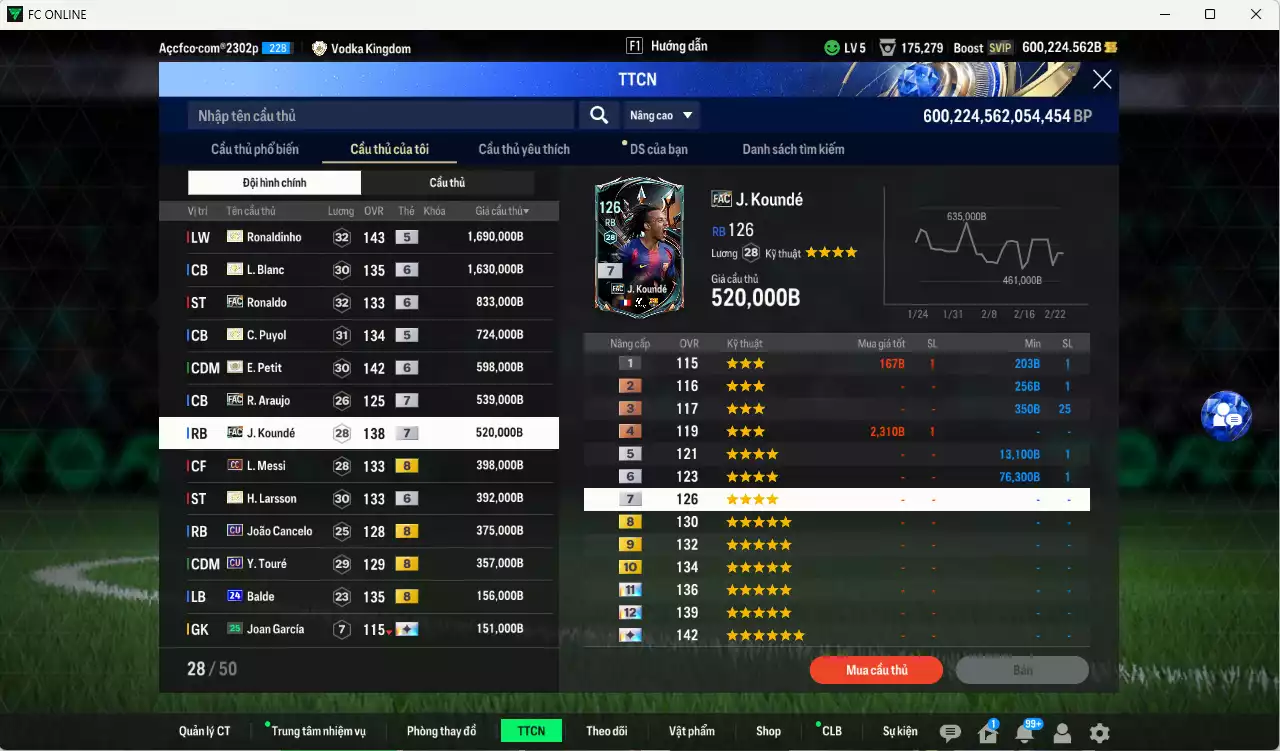Open home notifications with badge 1

[986, 732]
